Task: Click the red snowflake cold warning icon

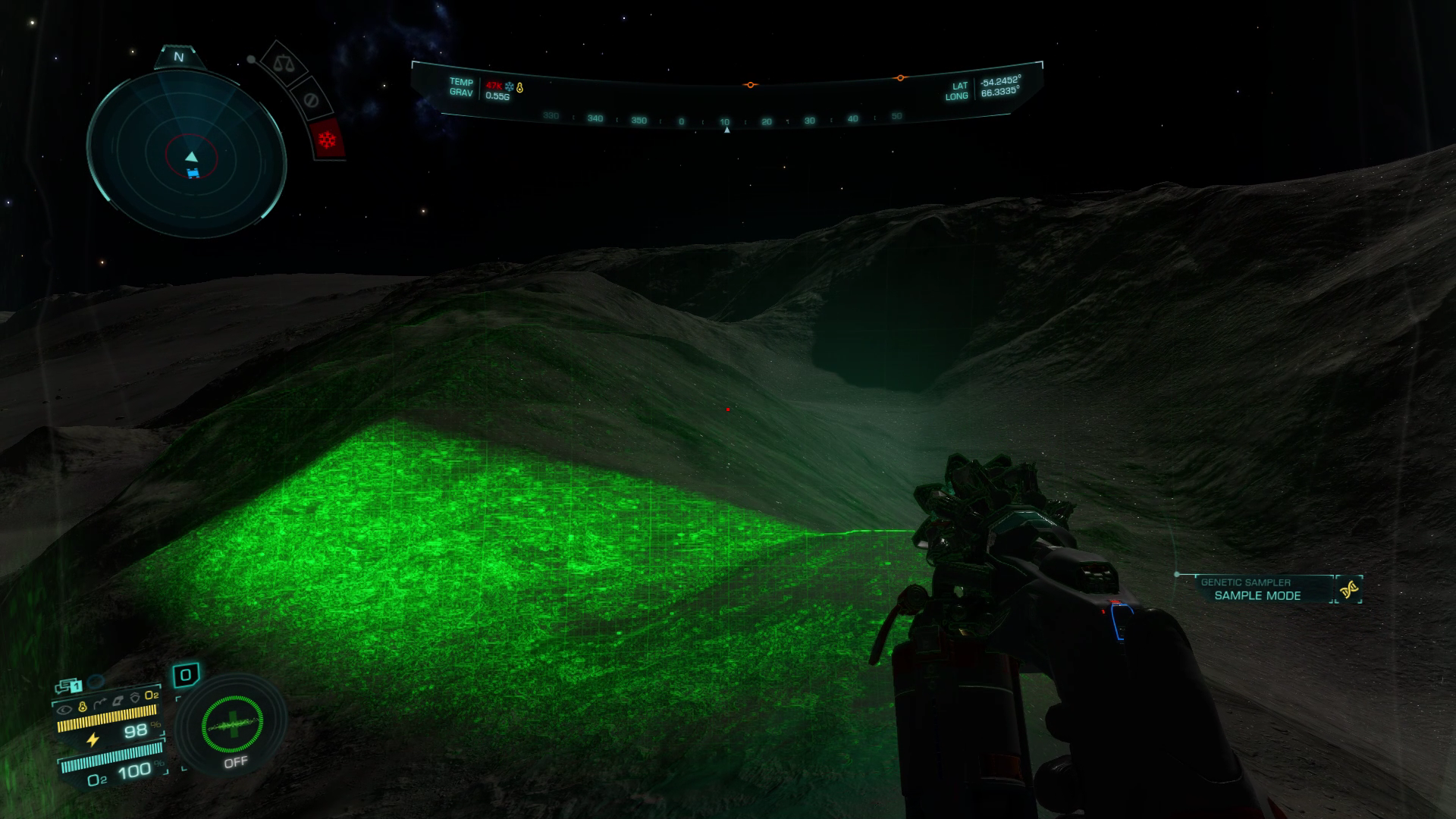Action: coord(328,140)
